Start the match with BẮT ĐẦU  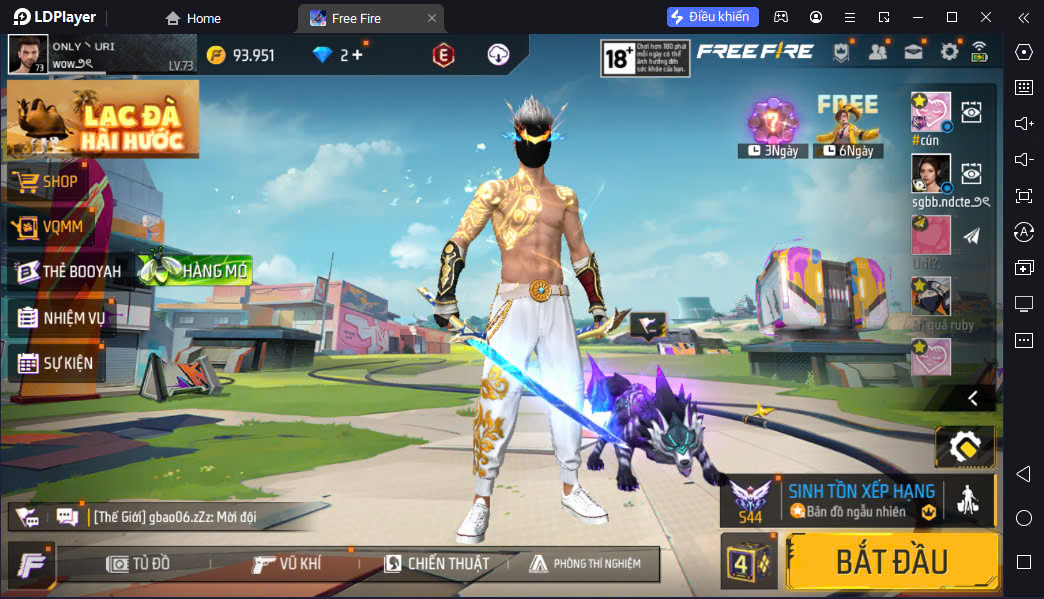click(x=892, y=561)
